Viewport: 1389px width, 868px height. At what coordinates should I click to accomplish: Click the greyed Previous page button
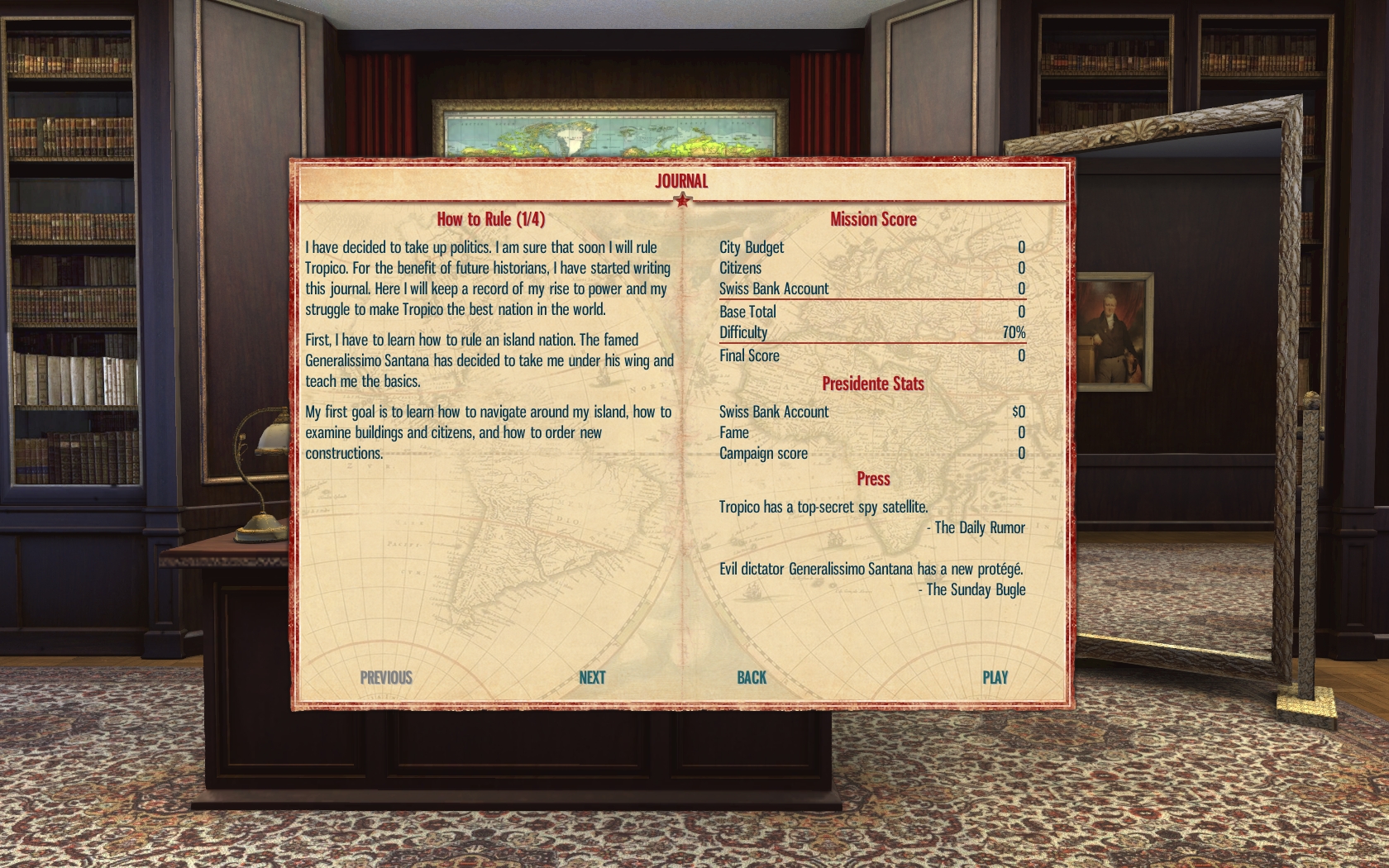point(386,678)
